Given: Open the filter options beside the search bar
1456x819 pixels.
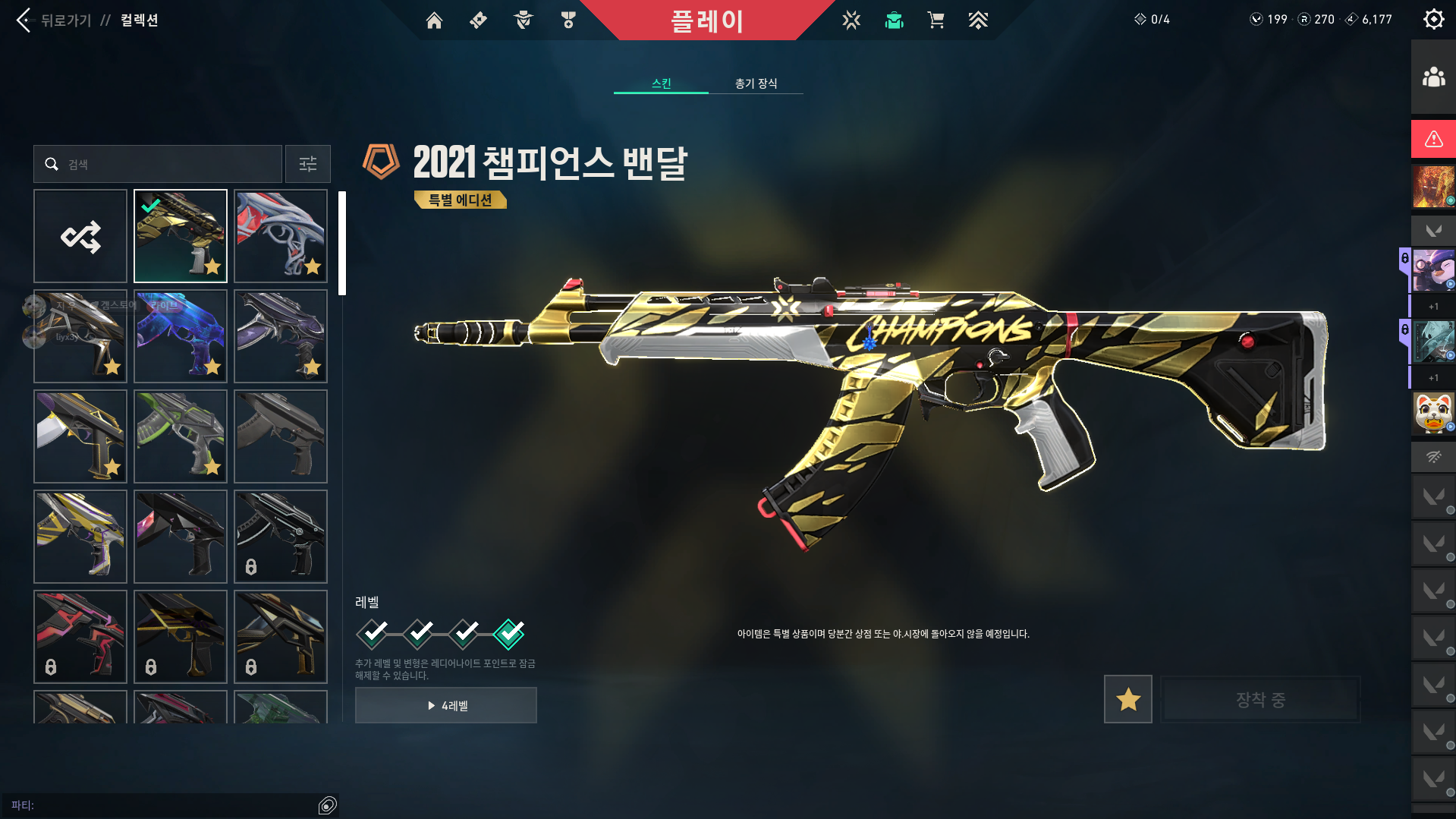Looking at the screenshot, I should tap(307, 164).
